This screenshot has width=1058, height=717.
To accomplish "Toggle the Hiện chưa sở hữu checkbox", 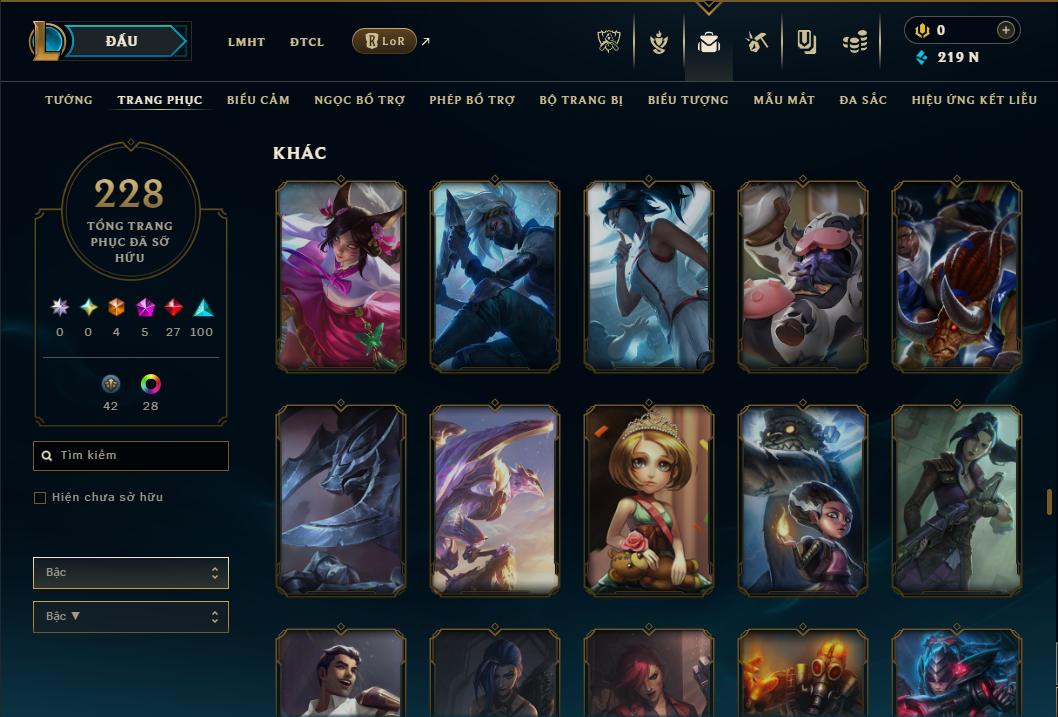I will click(x=40, y=498).
